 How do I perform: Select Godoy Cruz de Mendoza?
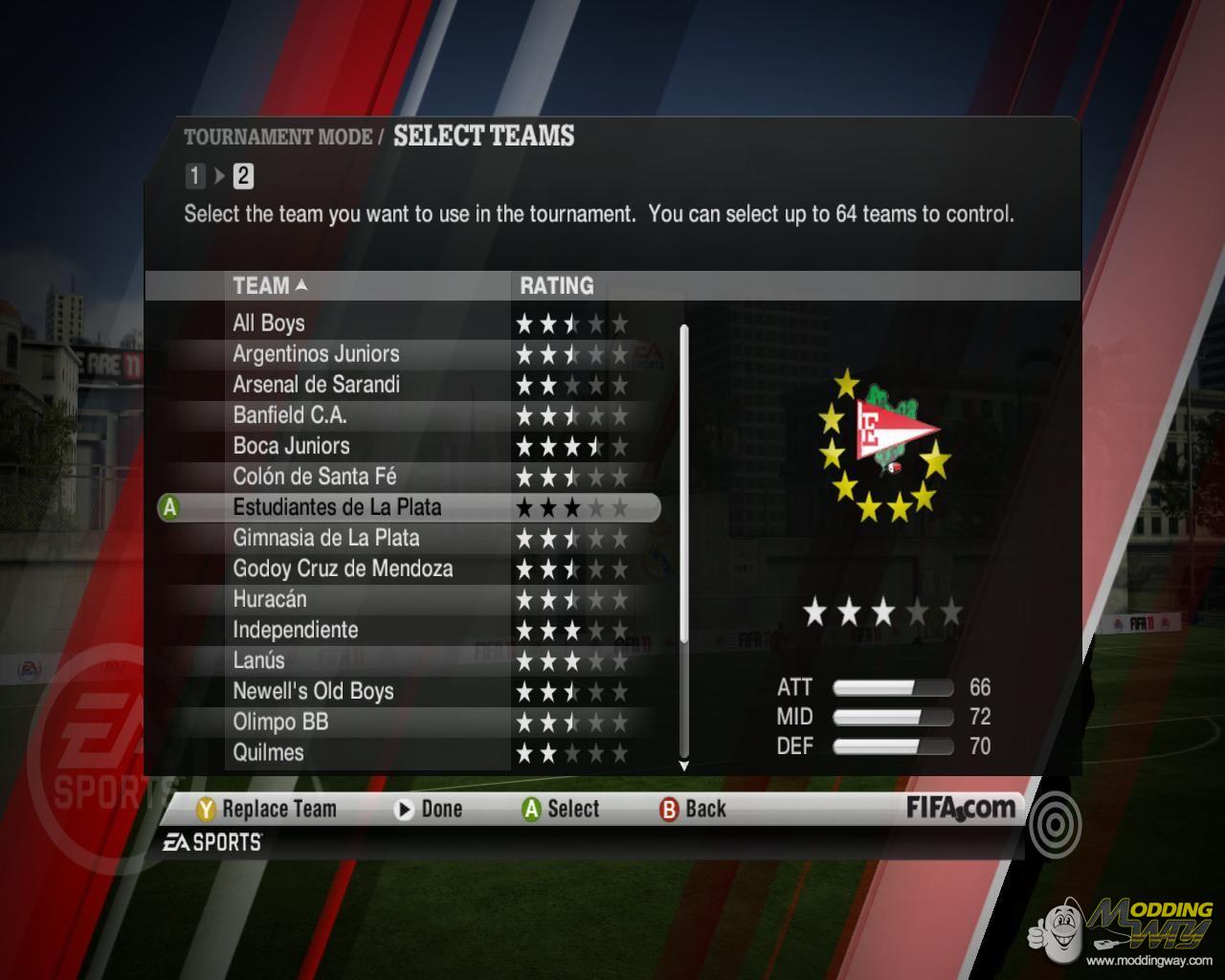[343, 568]
